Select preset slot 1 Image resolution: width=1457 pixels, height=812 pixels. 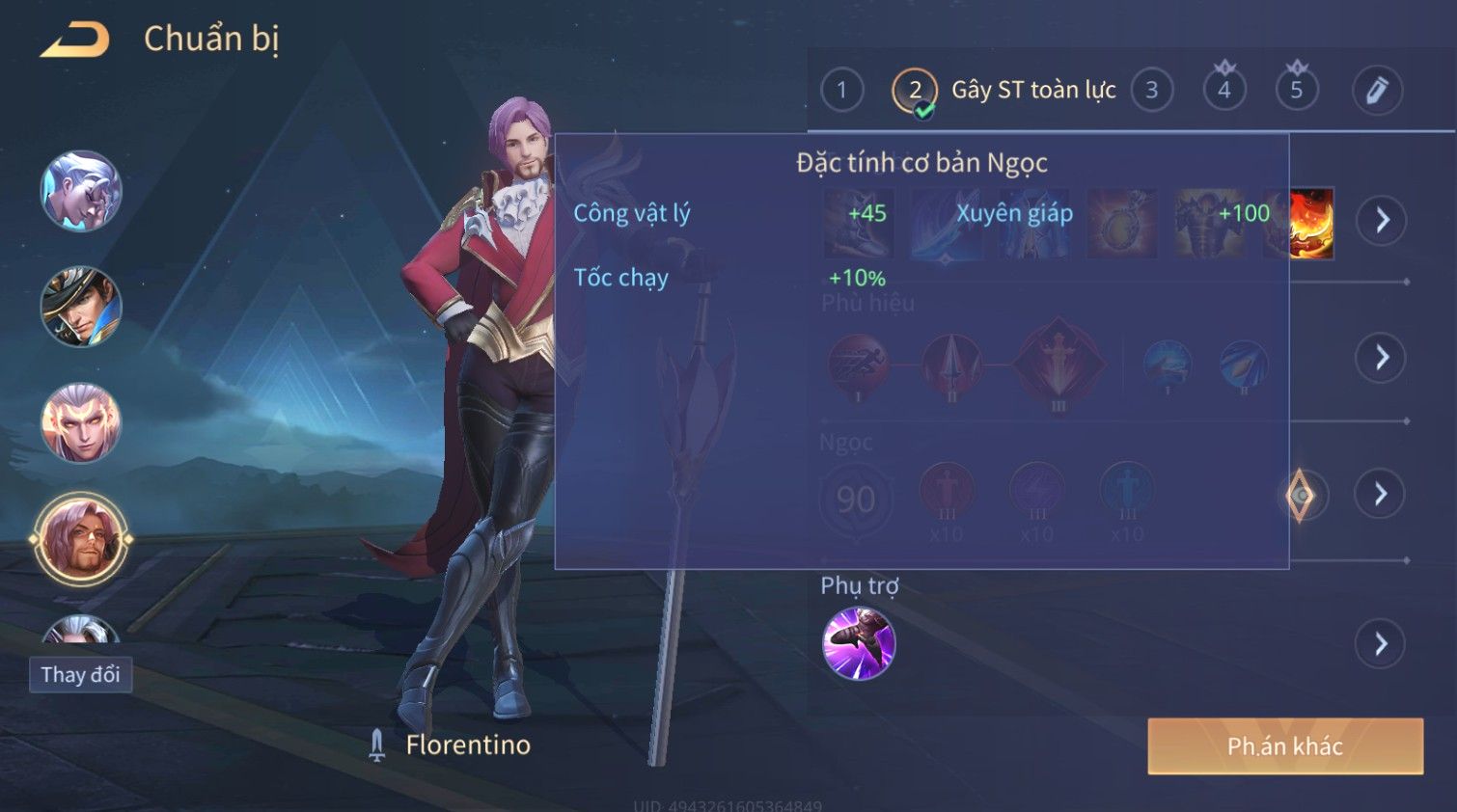tap(841, 91)
